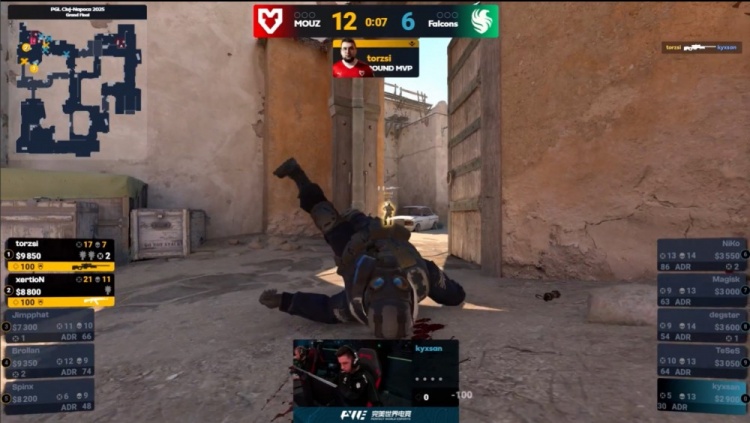Select Brollan's player panel
The image size is (750, 423).
(x=52, y=360)
